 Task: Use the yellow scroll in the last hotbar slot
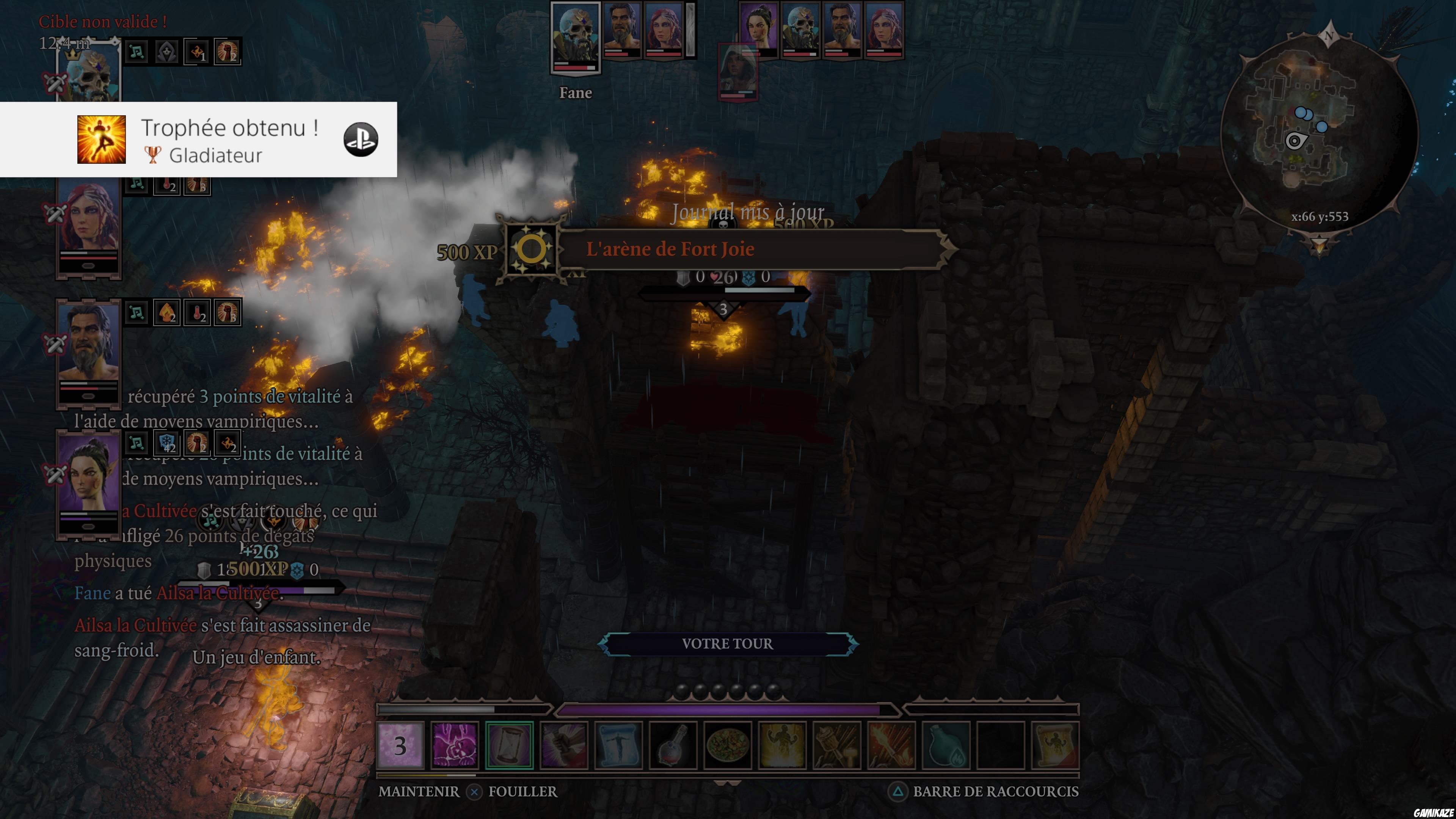tap(1055, 745)
